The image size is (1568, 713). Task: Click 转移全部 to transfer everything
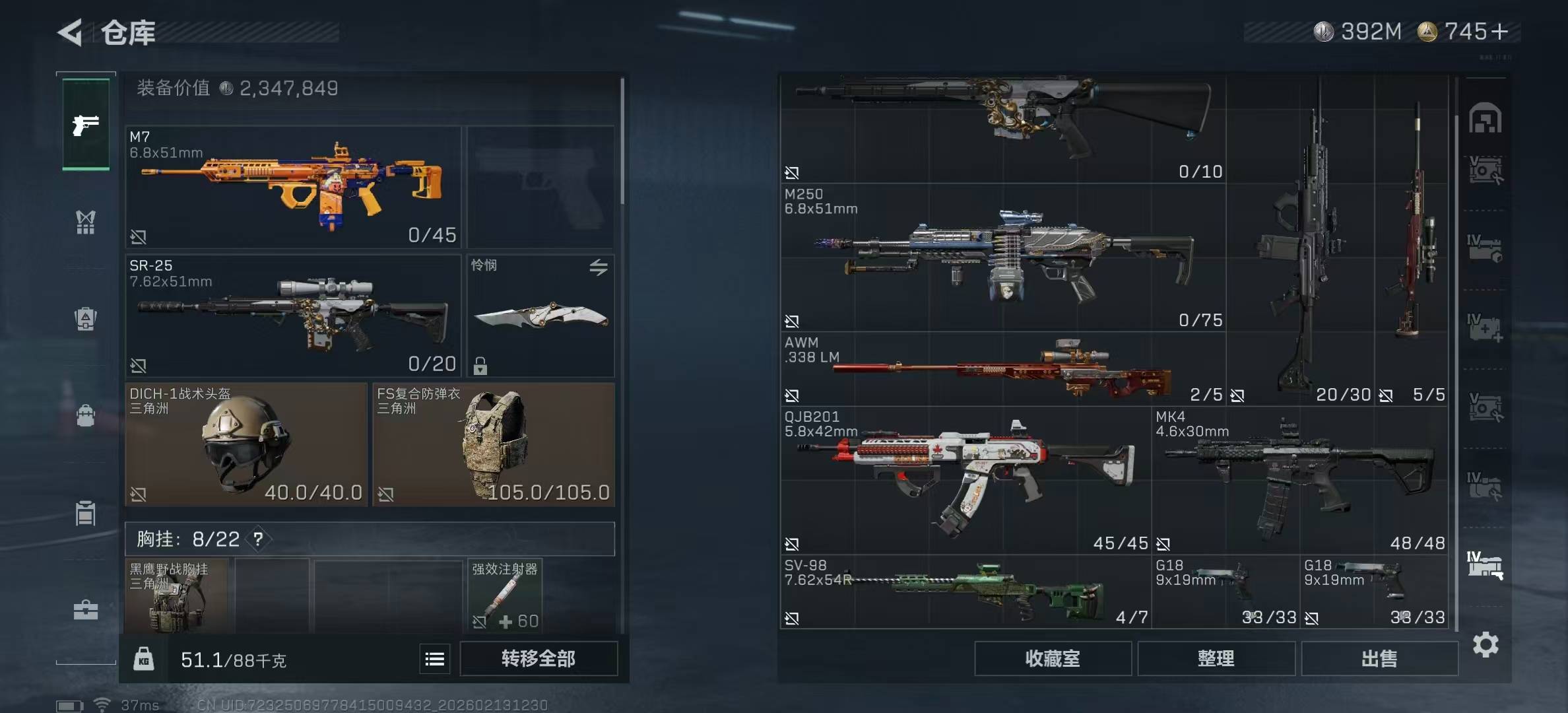click(x=539, y=658)
